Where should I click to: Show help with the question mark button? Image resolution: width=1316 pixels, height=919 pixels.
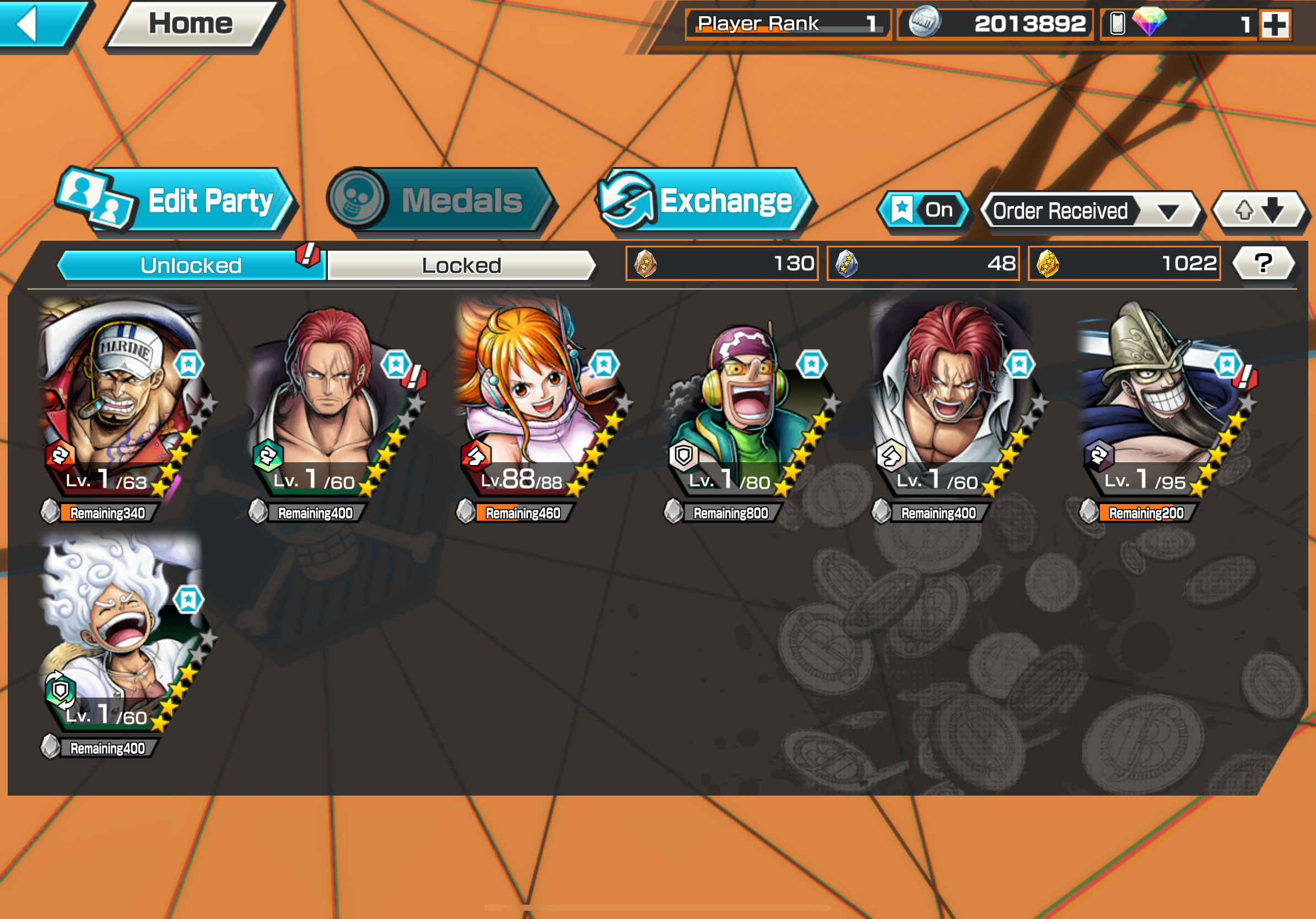coord(1263,263)
